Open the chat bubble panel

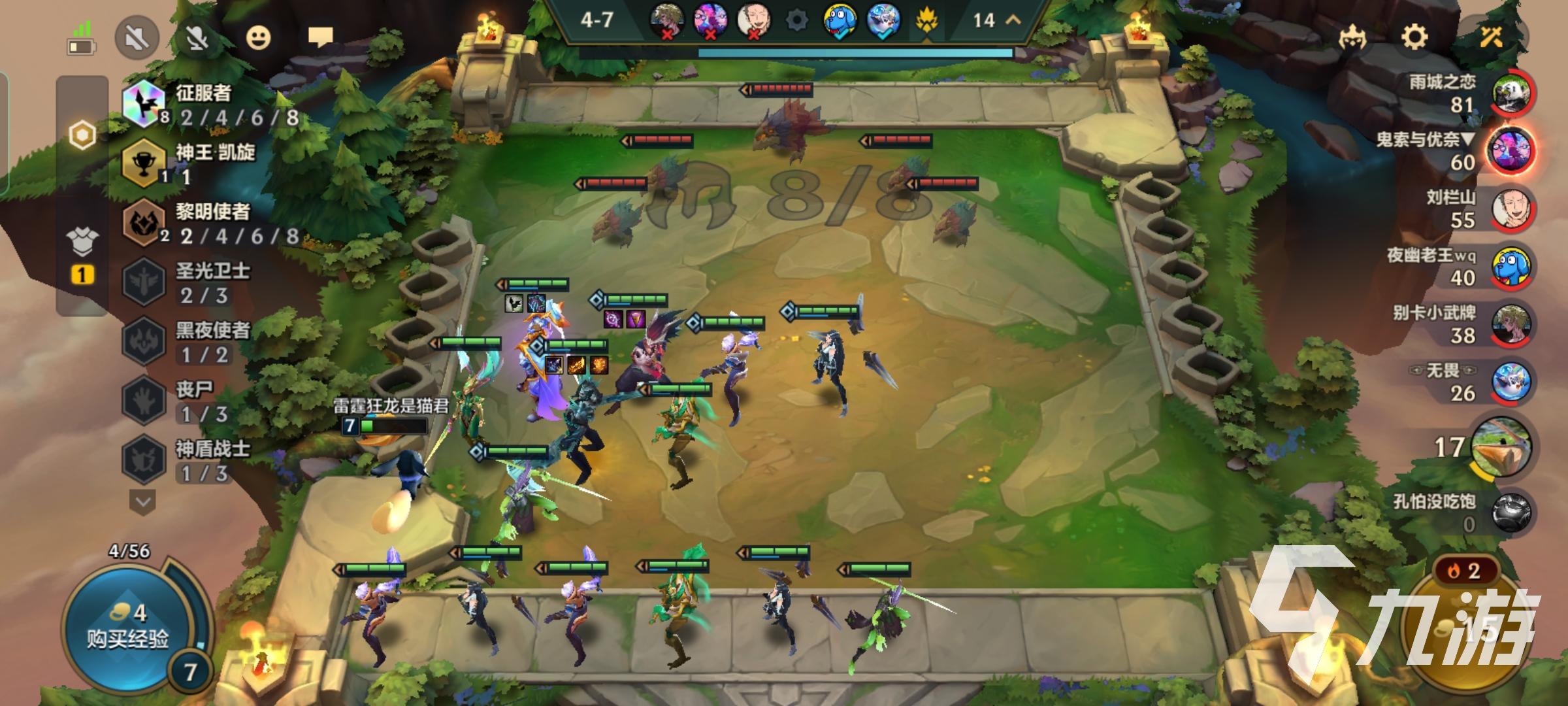pyautogui.click(x=320, y=37)
